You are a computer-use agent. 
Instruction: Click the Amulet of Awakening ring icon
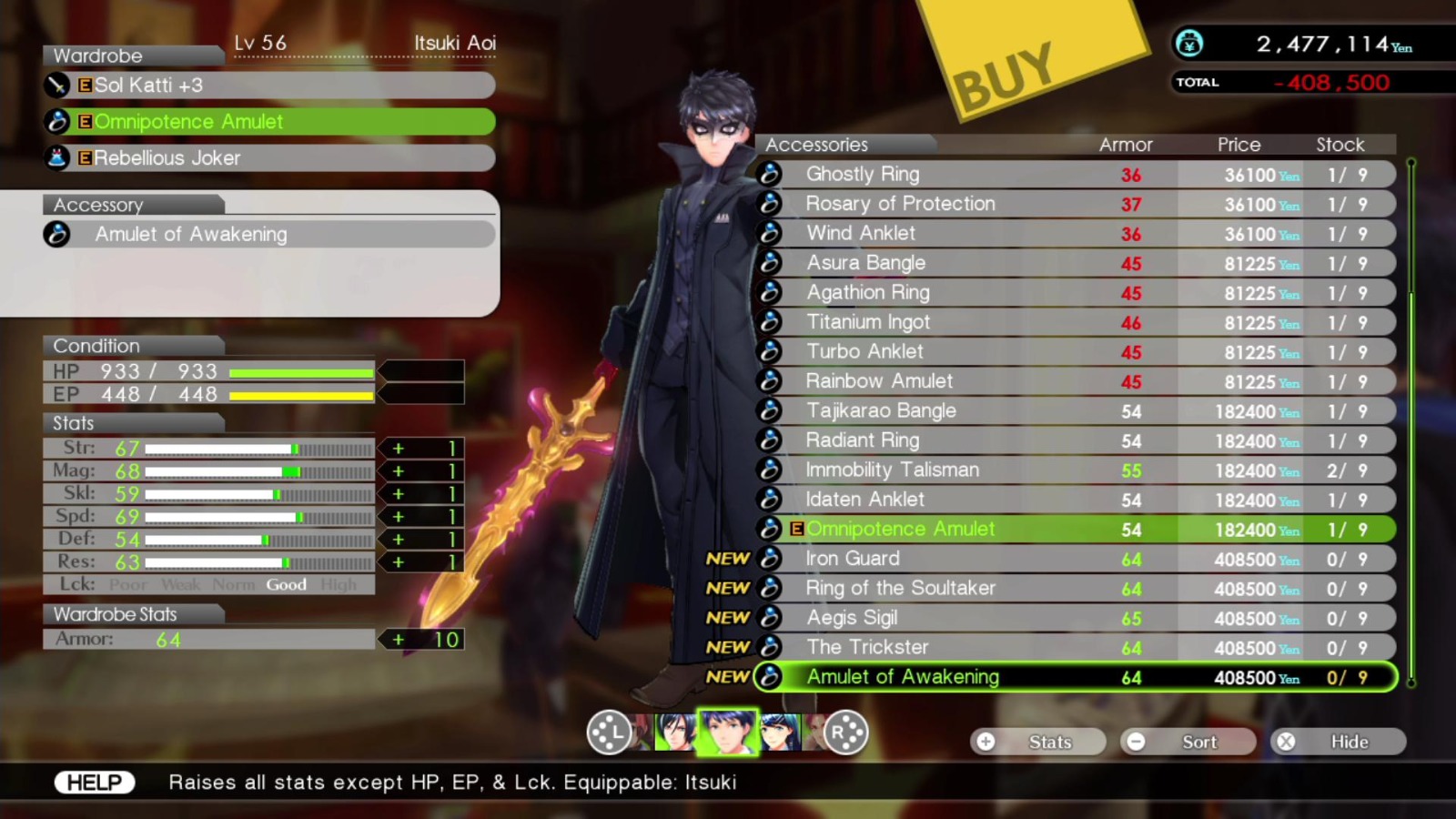point(57,235)
